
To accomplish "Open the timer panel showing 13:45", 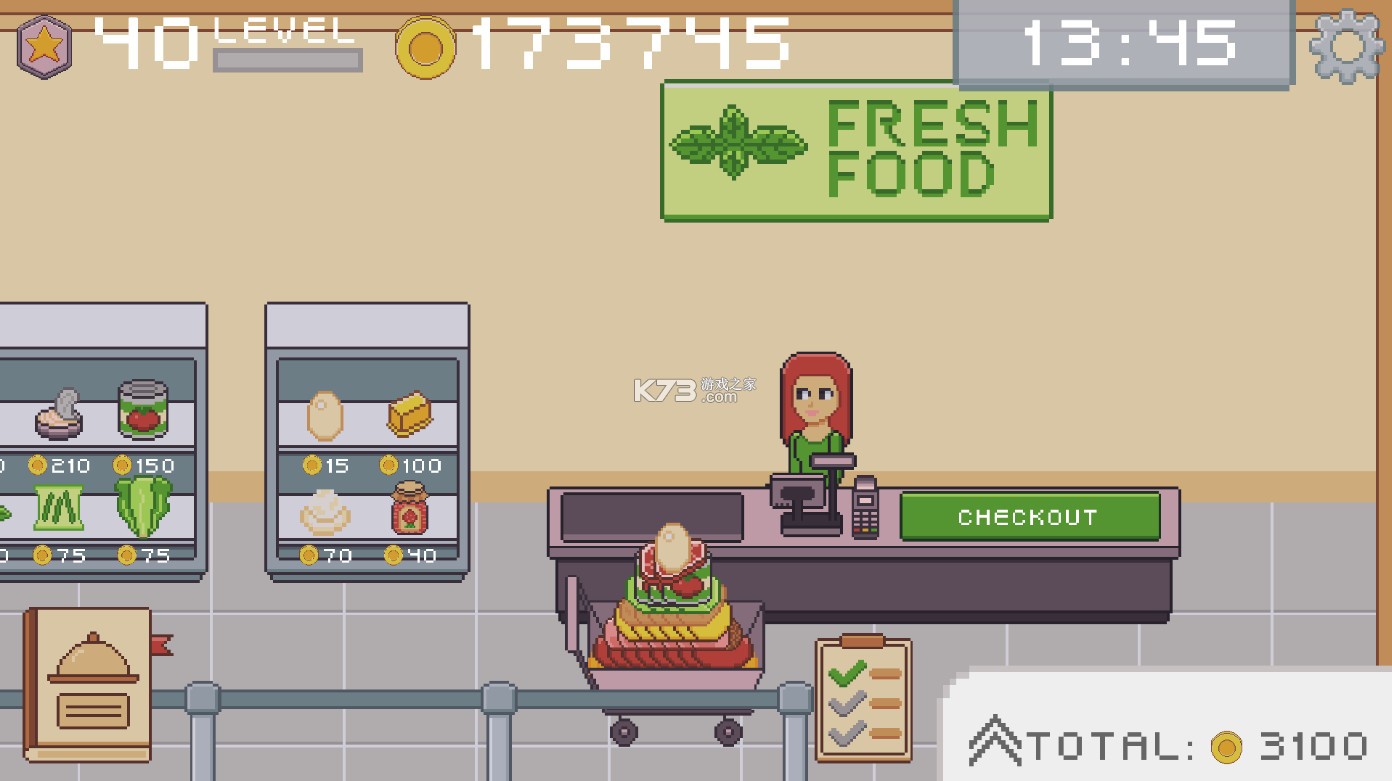I will pyautogui.click(x=1122, y=42).
